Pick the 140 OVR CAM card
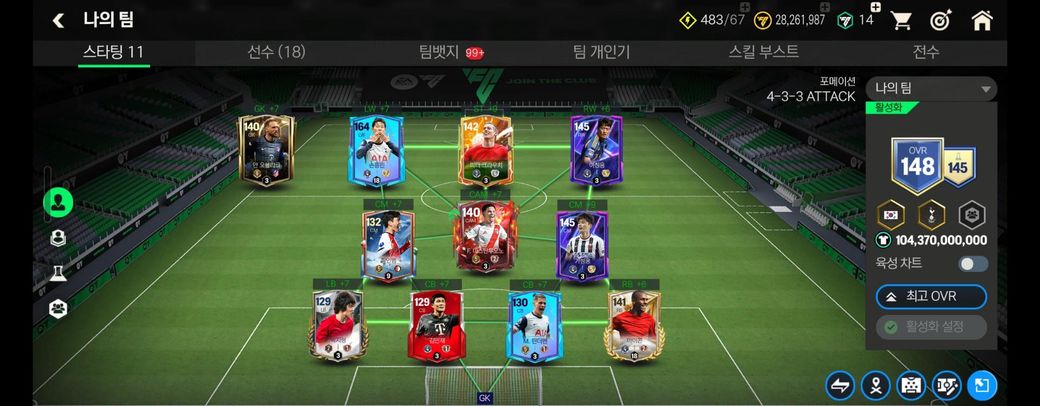Image resolution: width=1040 pixels, height=406 pixels. click(484, 235)
